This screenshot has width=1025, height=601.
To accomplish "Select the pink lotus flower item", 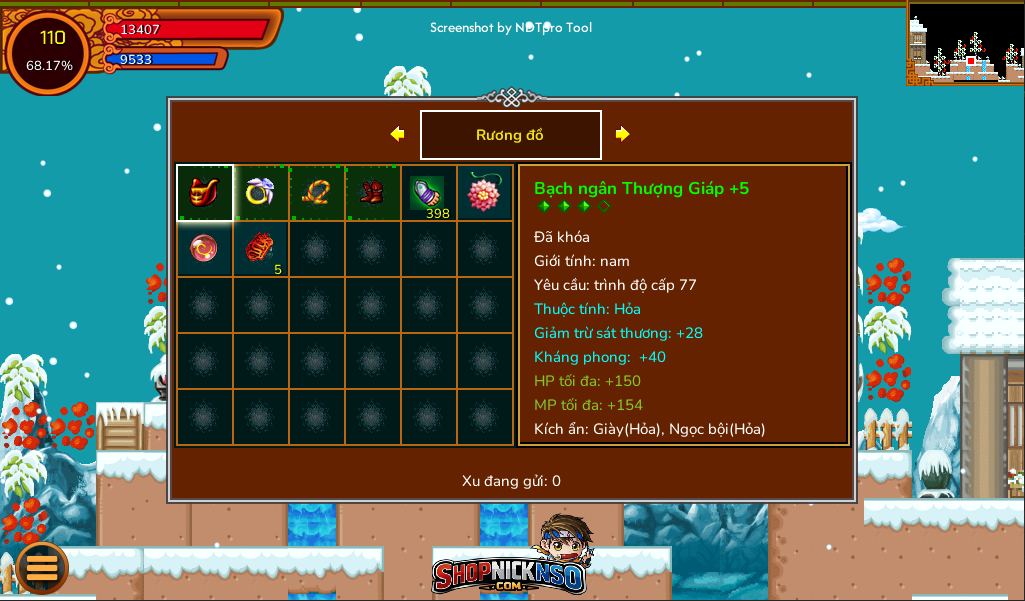I will point(484,193).
